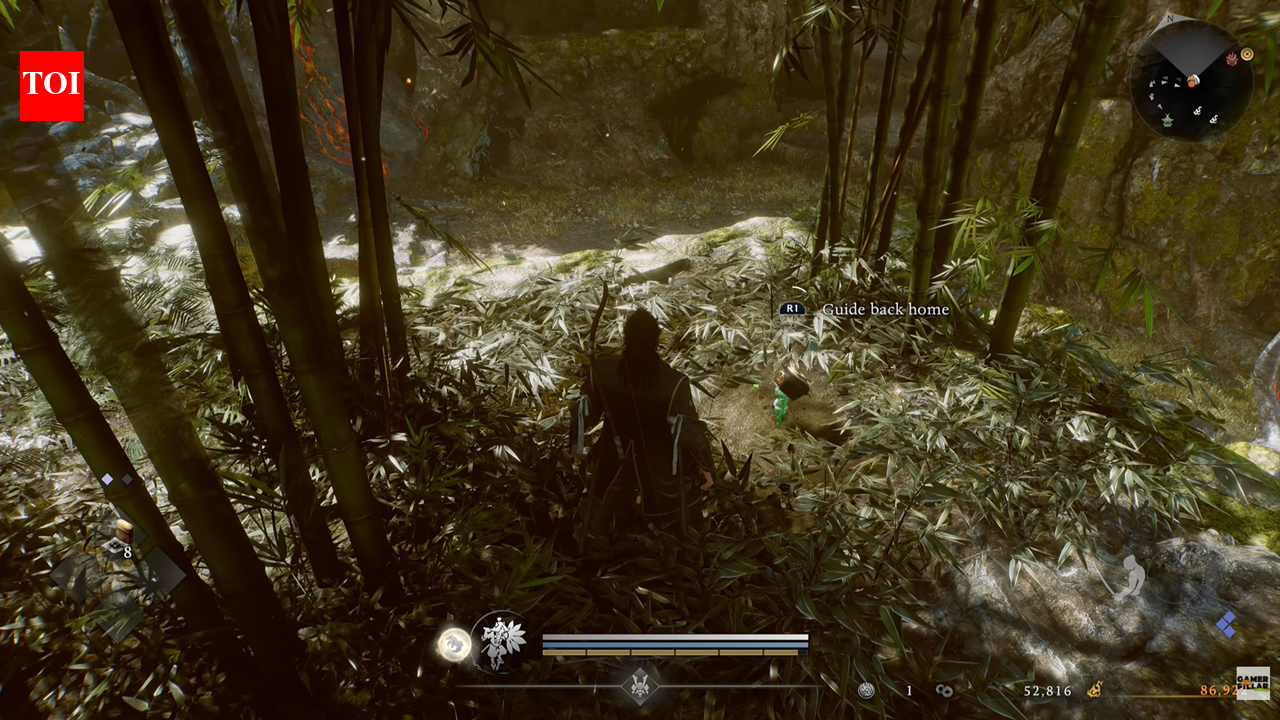Select the gold coin marker beside the minimap
This screenshot has height=720, width=1280.
1247,55
